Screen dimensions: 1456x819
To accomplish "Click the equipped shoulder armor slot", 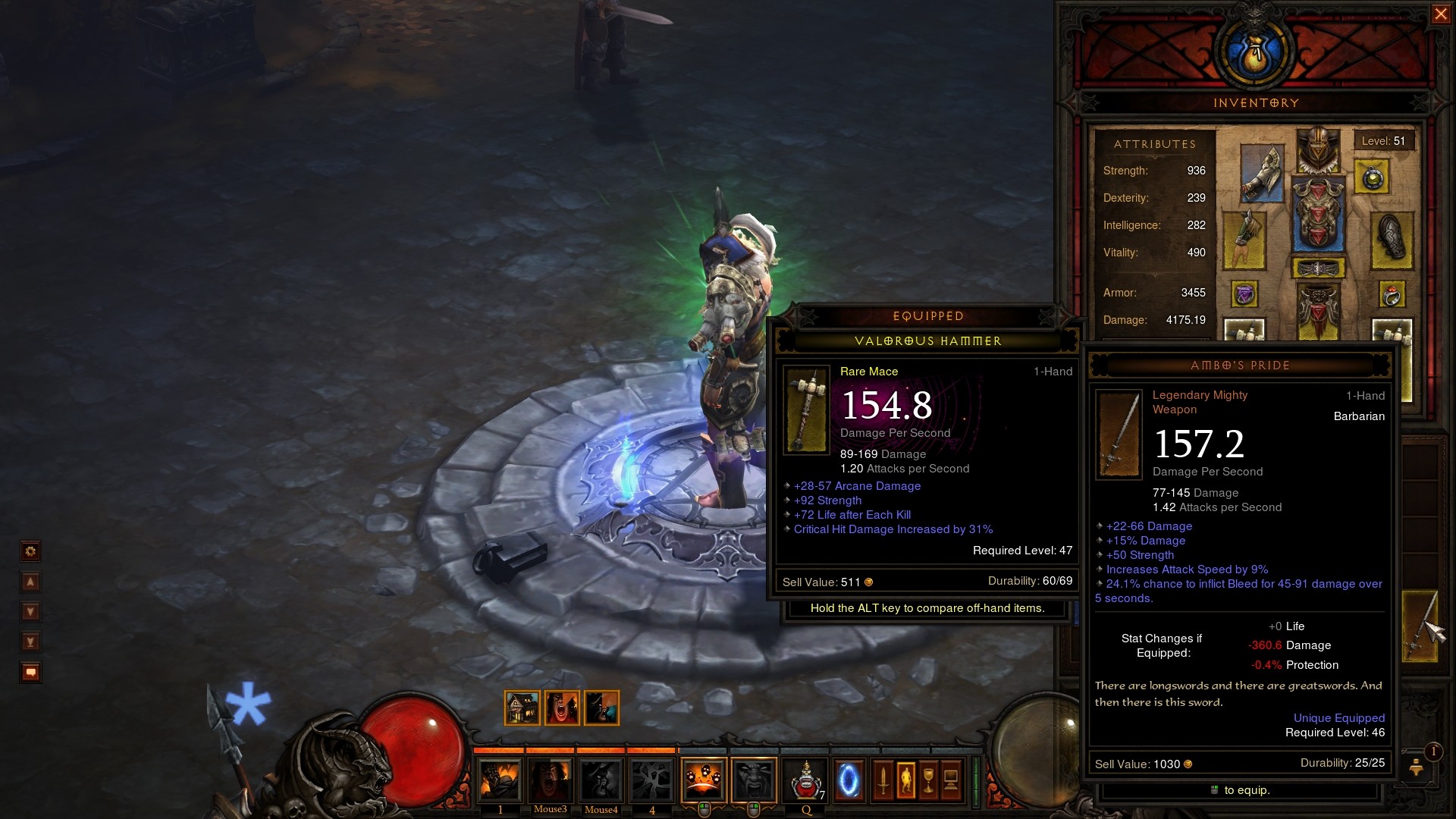I will point(1262,173).
